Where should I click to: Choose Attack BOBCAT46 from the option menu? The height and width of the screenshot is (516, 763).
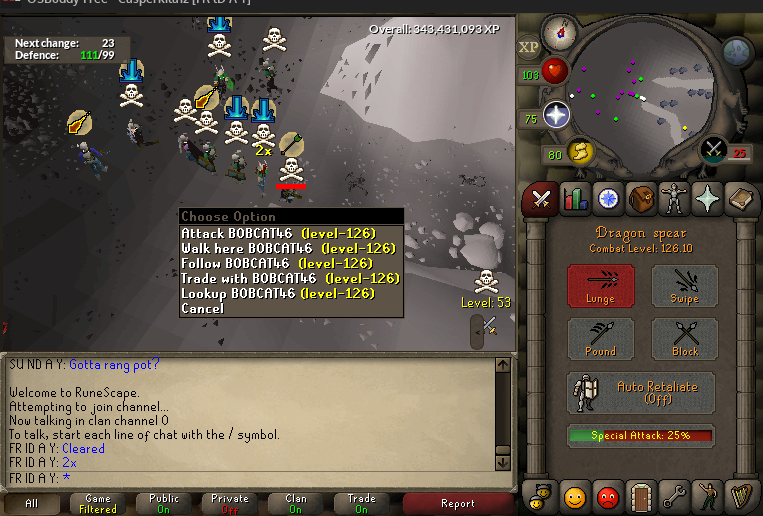click(288, 234)
